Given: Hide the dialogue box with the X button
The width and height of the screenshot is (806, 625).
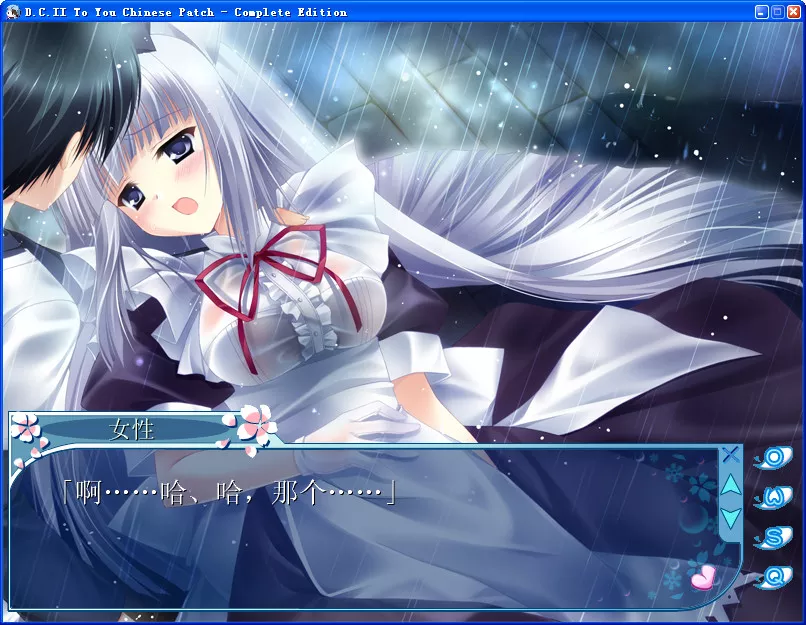Looking at the screenshot, I should [730, 454].
